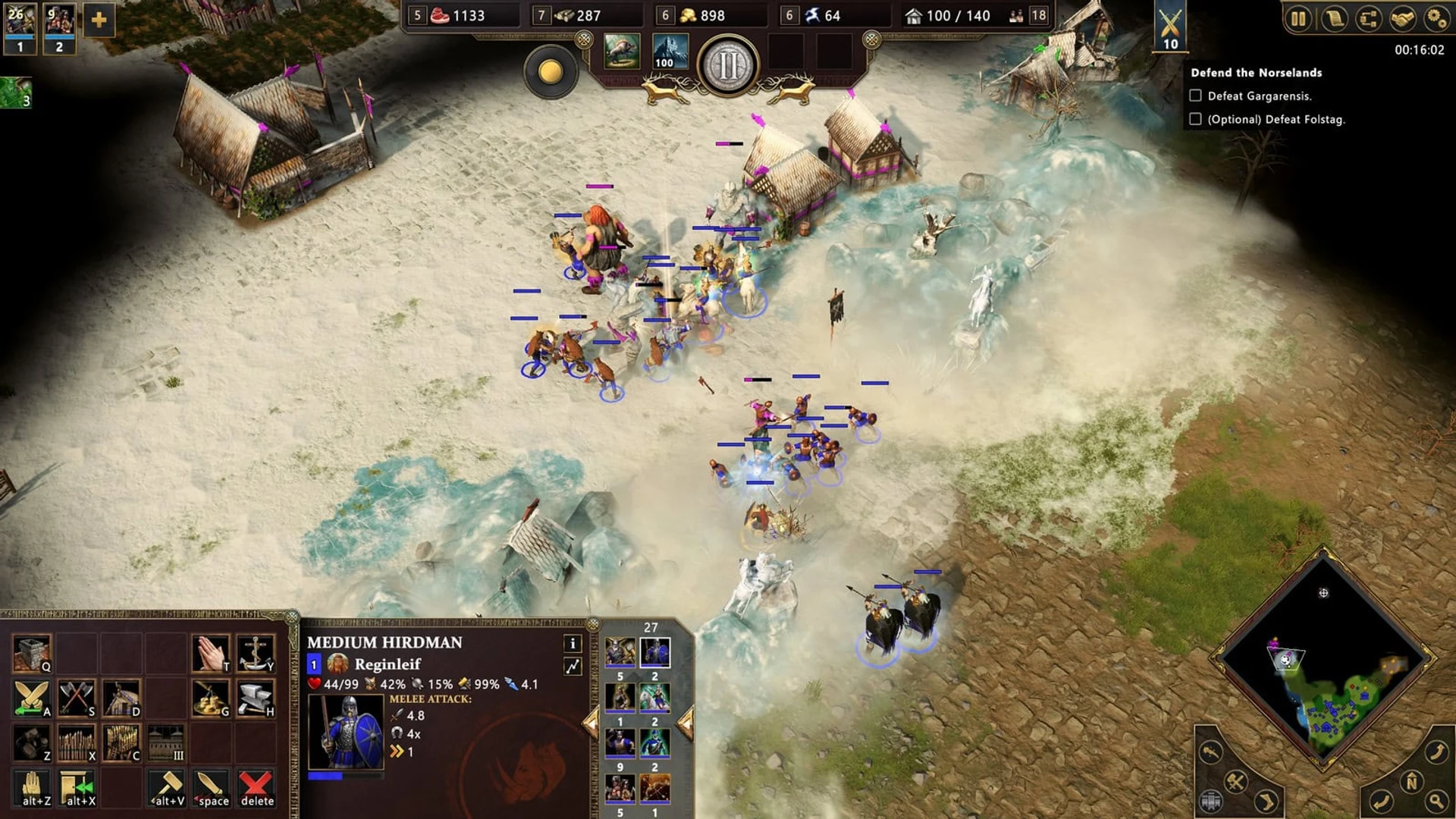Open the Diplomacy handshake icon

click(x=1402, y=18)
